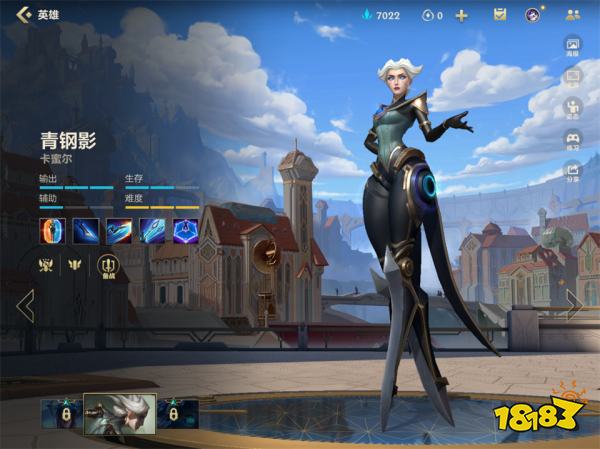Open the 海报 poster view

click(x=573, y=48)
